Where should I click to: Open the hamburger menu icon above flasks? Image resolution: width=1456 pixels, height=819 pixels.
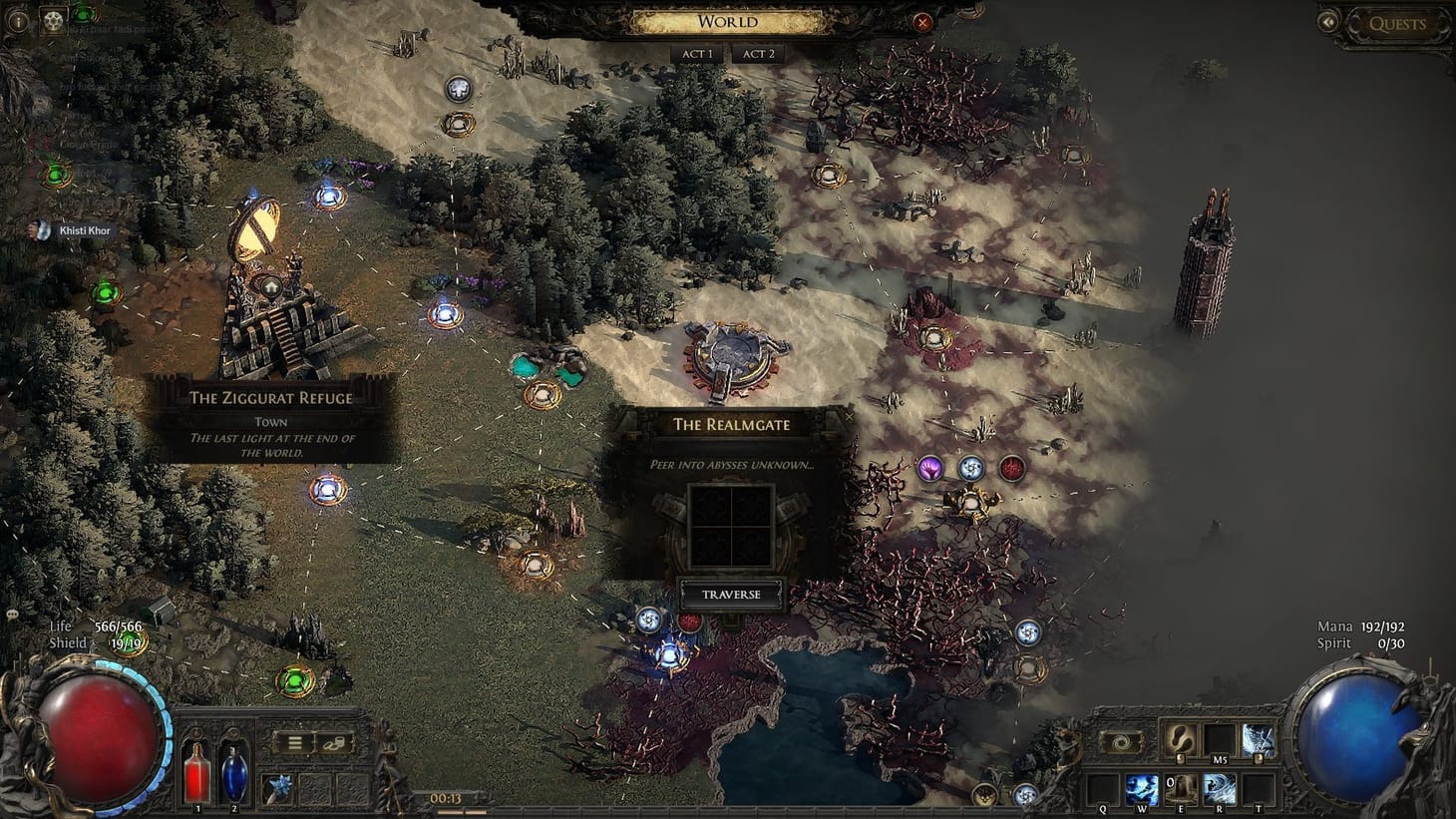coord(294,742)
